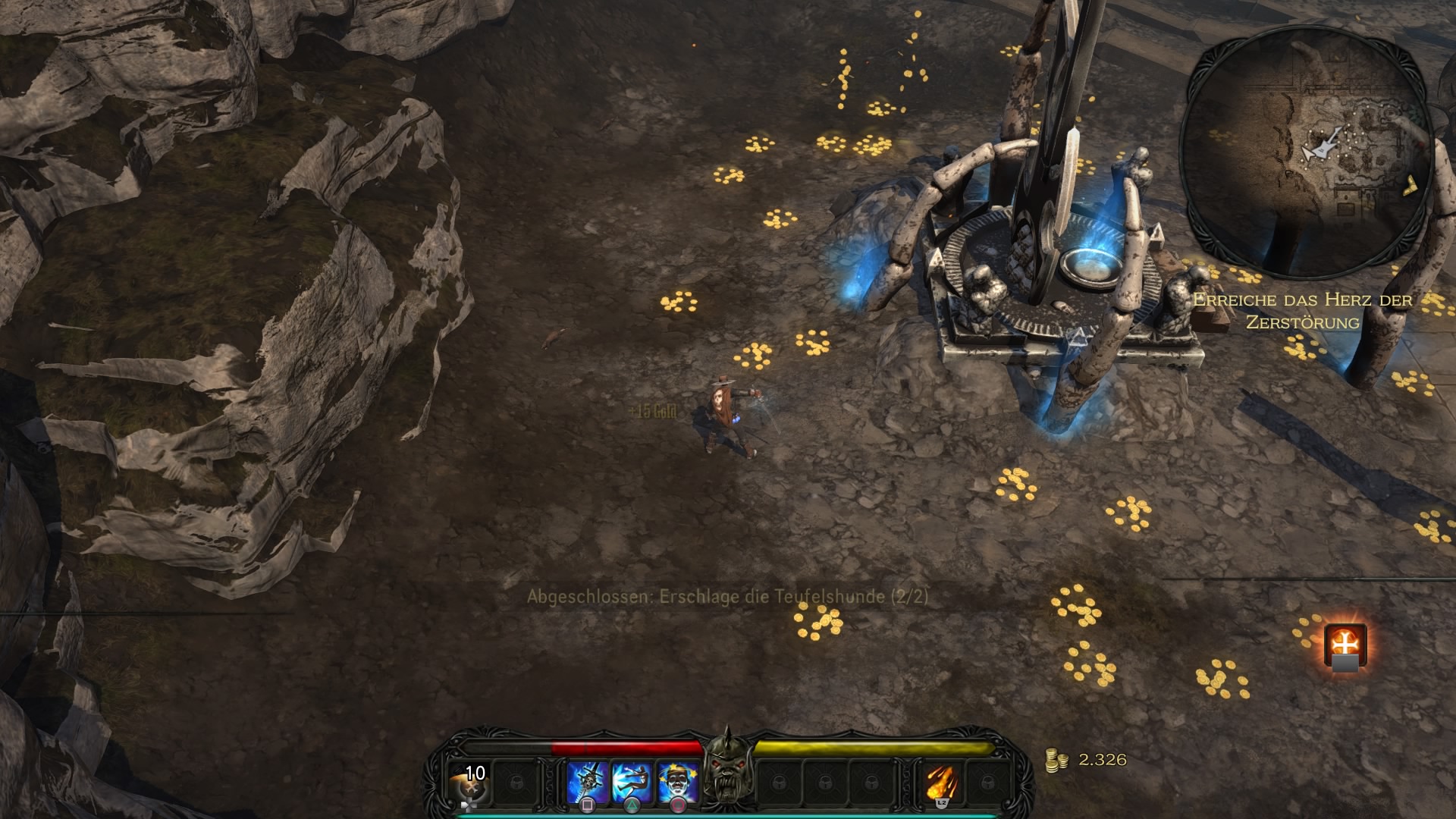
Task: Use the potion slot showing 10
Action: pos(469,782)
